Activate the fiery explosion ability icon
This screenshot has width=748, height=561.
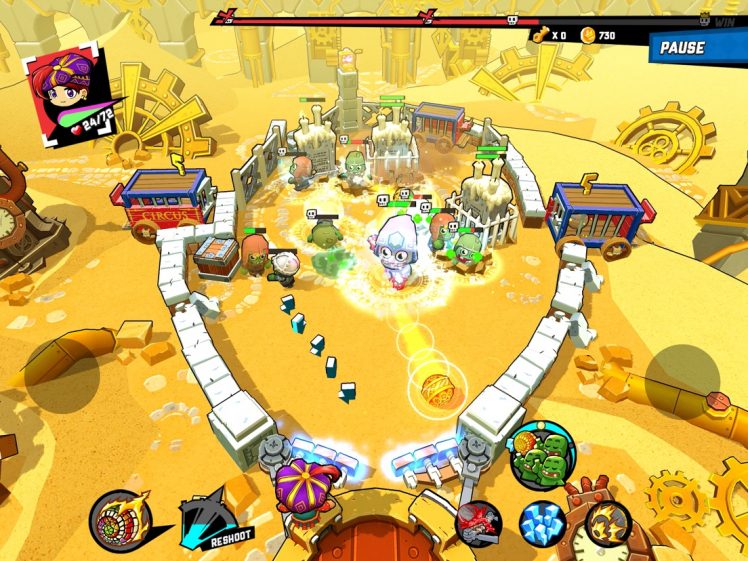tap(606, 521)
